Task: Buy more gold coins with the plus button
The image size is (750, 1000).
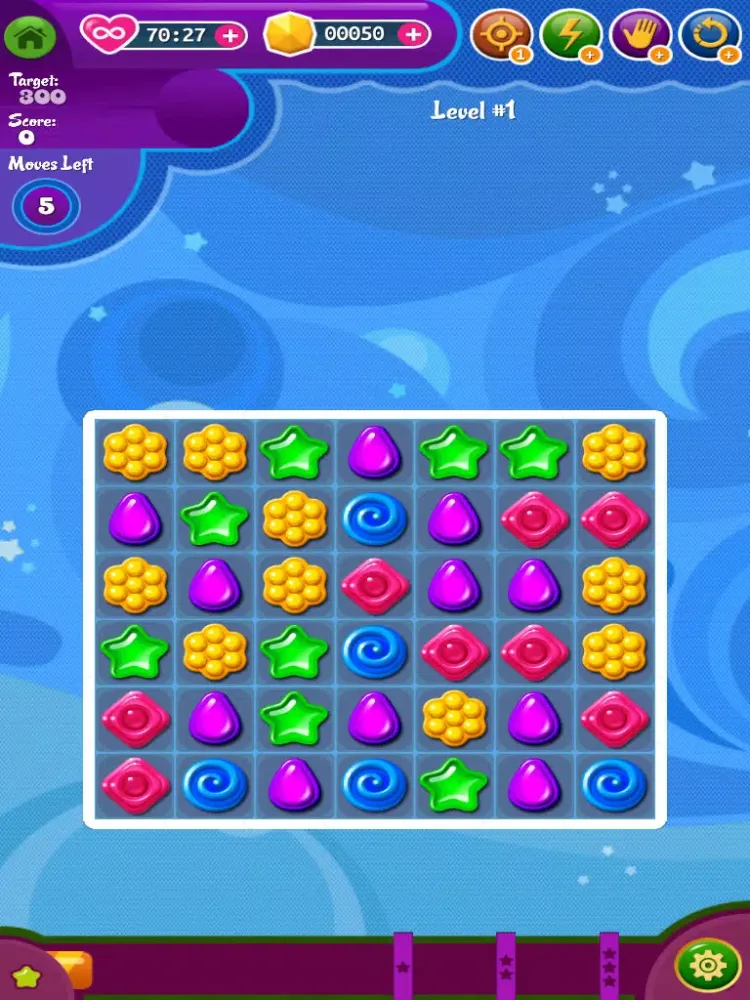Action: point(412,35)
